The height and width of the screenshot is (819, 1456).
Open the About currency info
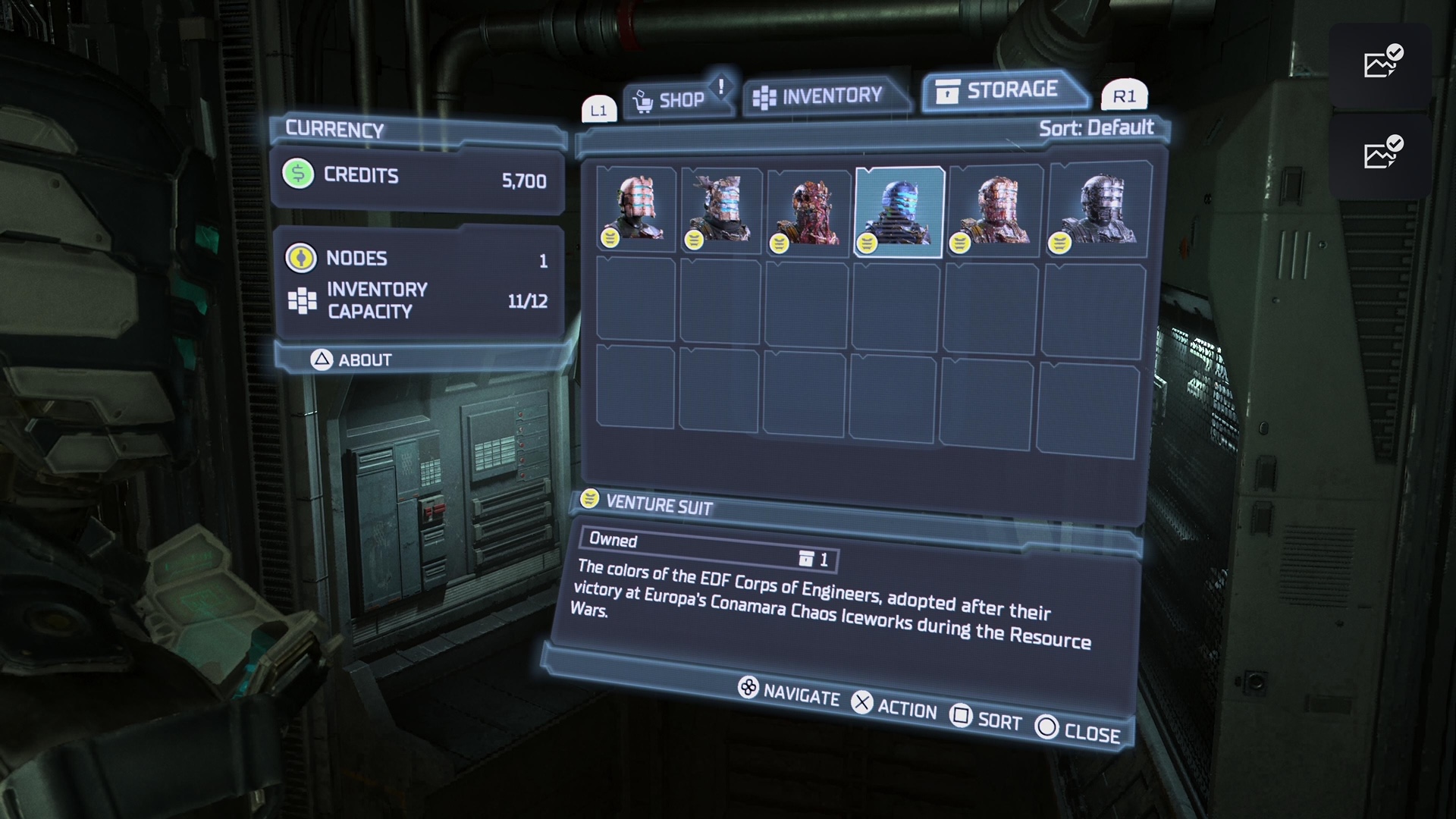(x=352, y=359)
